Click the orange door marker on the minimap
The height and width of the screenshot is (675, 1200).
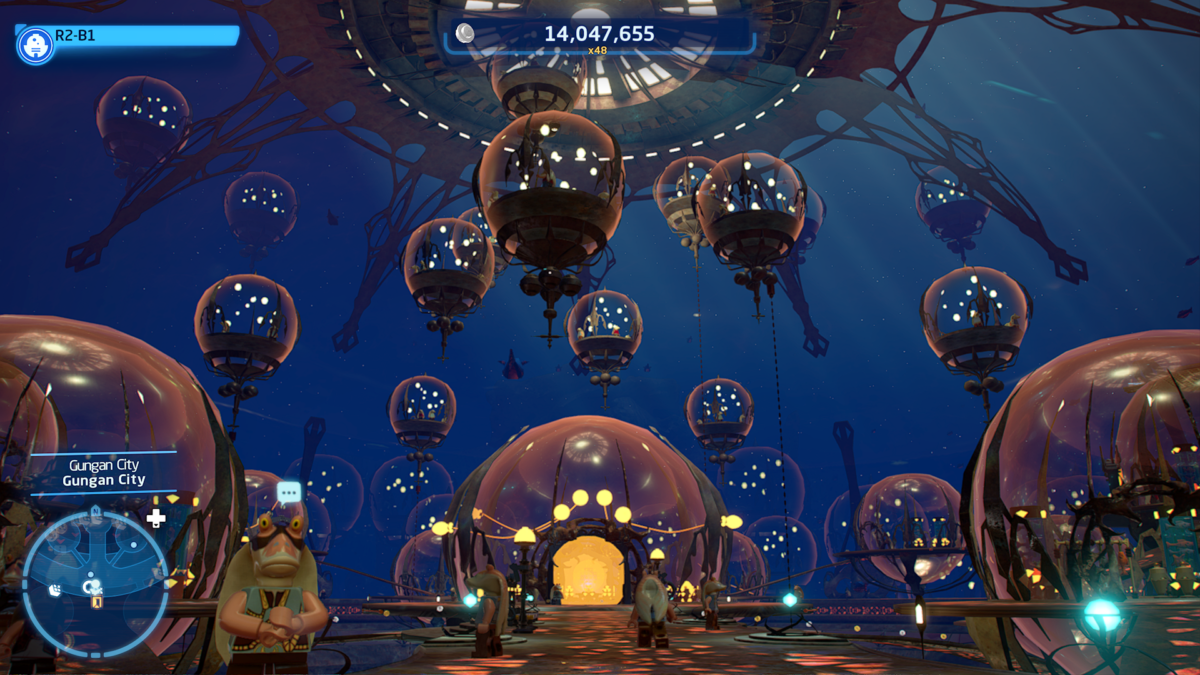coord(97,602)
